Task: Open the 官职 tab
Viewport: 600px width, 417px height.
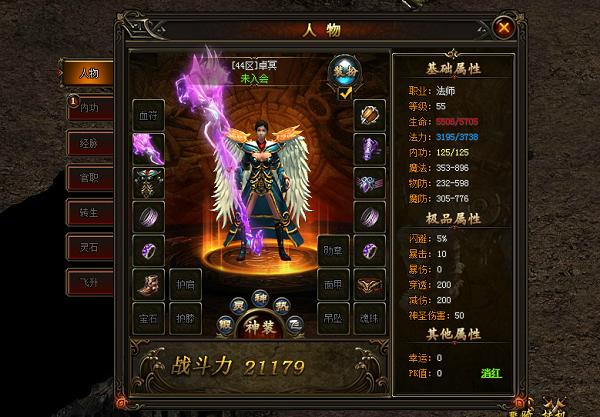Action: pyautogui.click(x=88, y=179)
